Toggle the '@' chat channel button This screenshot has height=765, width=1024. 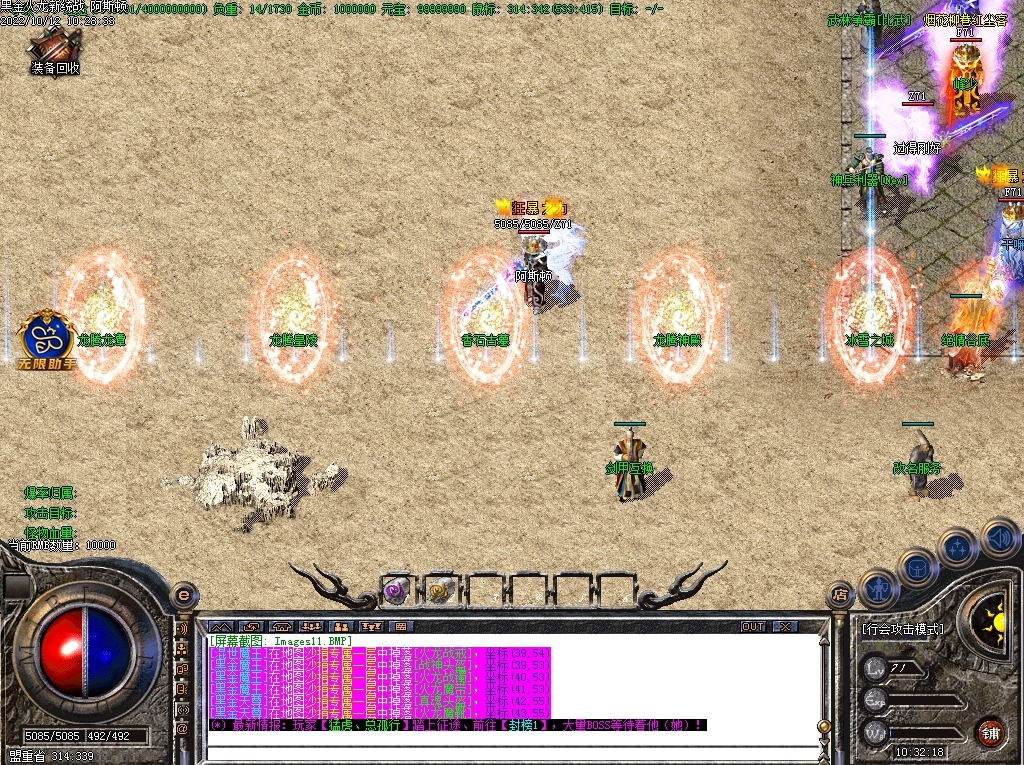click(183, 730)
